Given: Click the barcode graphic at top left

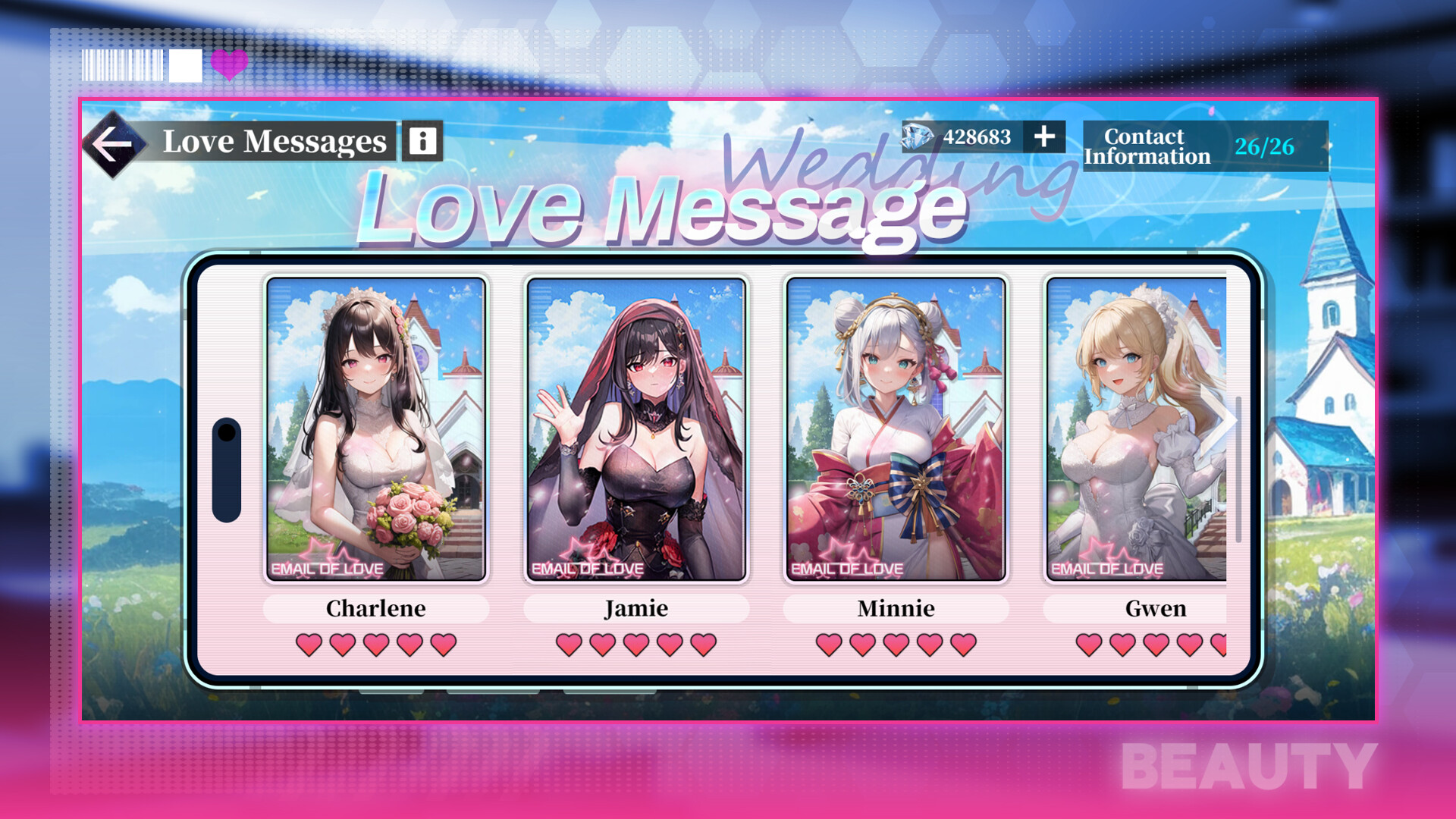Looking at the screenshot, I should [x=121, y=67].
